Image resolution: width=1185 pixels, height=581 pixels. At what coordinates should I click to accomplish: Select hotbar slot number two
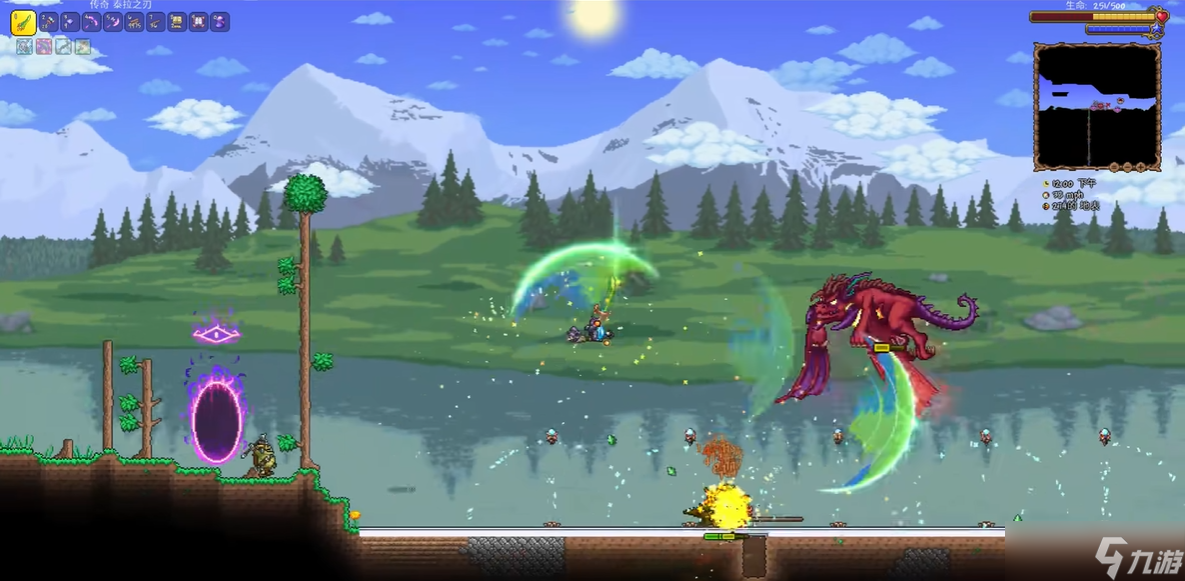tap(48, 22)
